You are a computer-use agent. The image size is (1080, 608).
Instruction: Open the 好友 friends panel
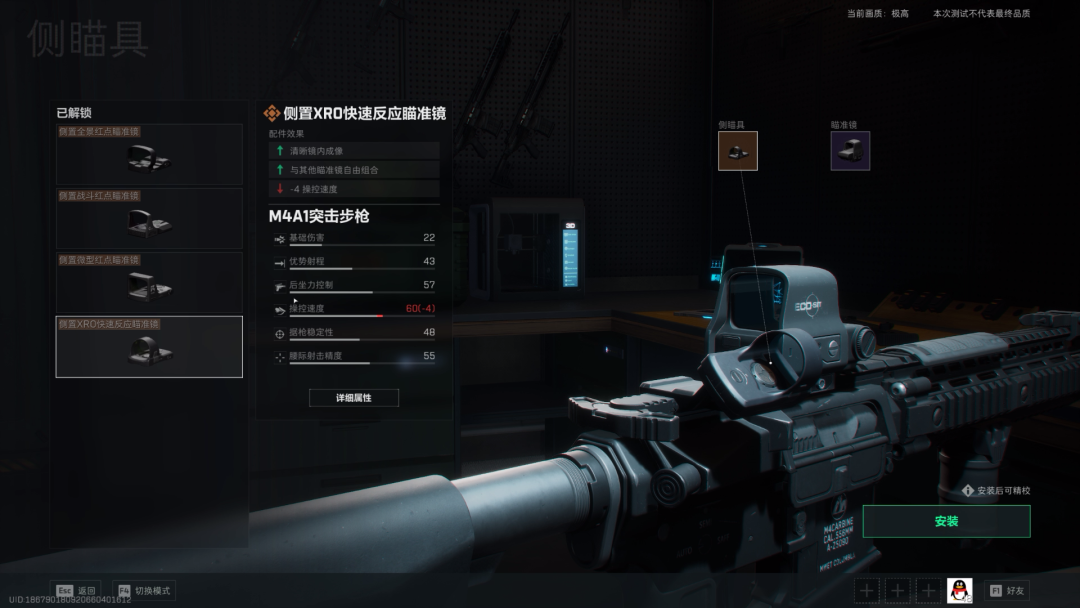pyautogui.click(x=1006, y=591)
